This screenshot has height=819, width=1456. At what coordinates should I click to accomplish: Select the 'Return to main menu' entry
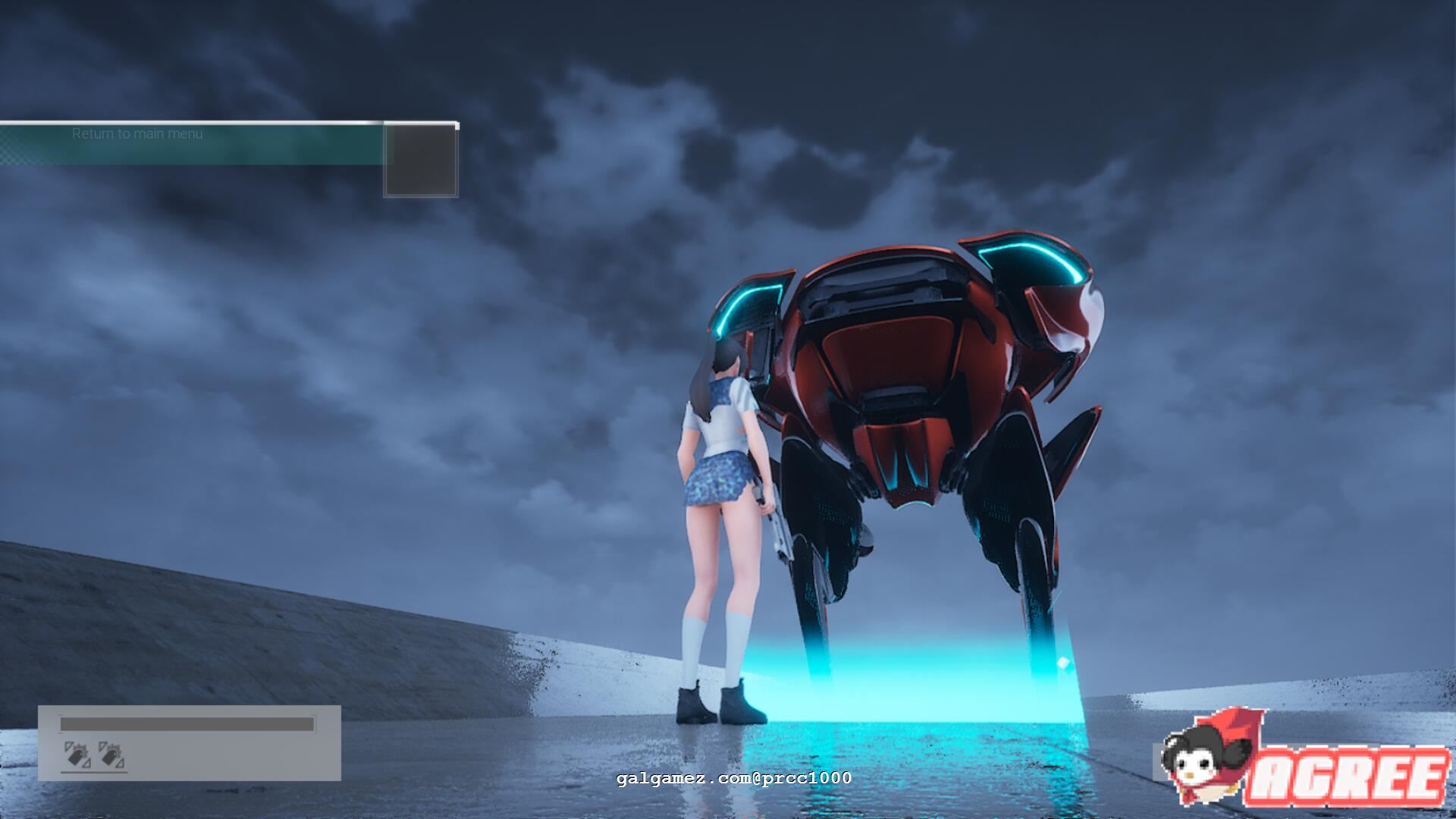(x=137, y=133)
